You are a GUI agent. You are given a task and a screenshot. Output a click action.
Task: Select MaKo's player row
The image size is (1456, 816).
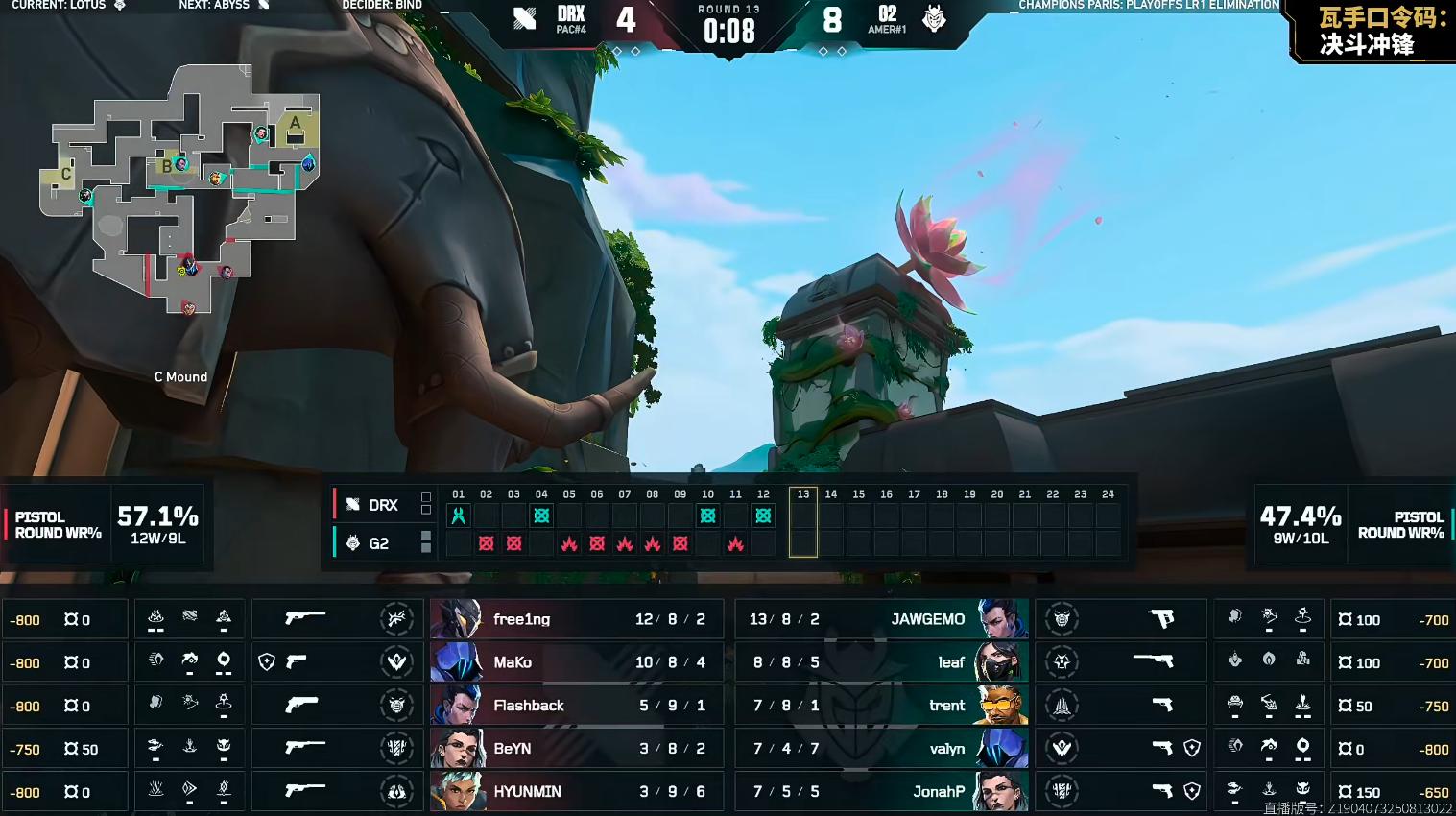pyautogui.click(x=576, y=662)
